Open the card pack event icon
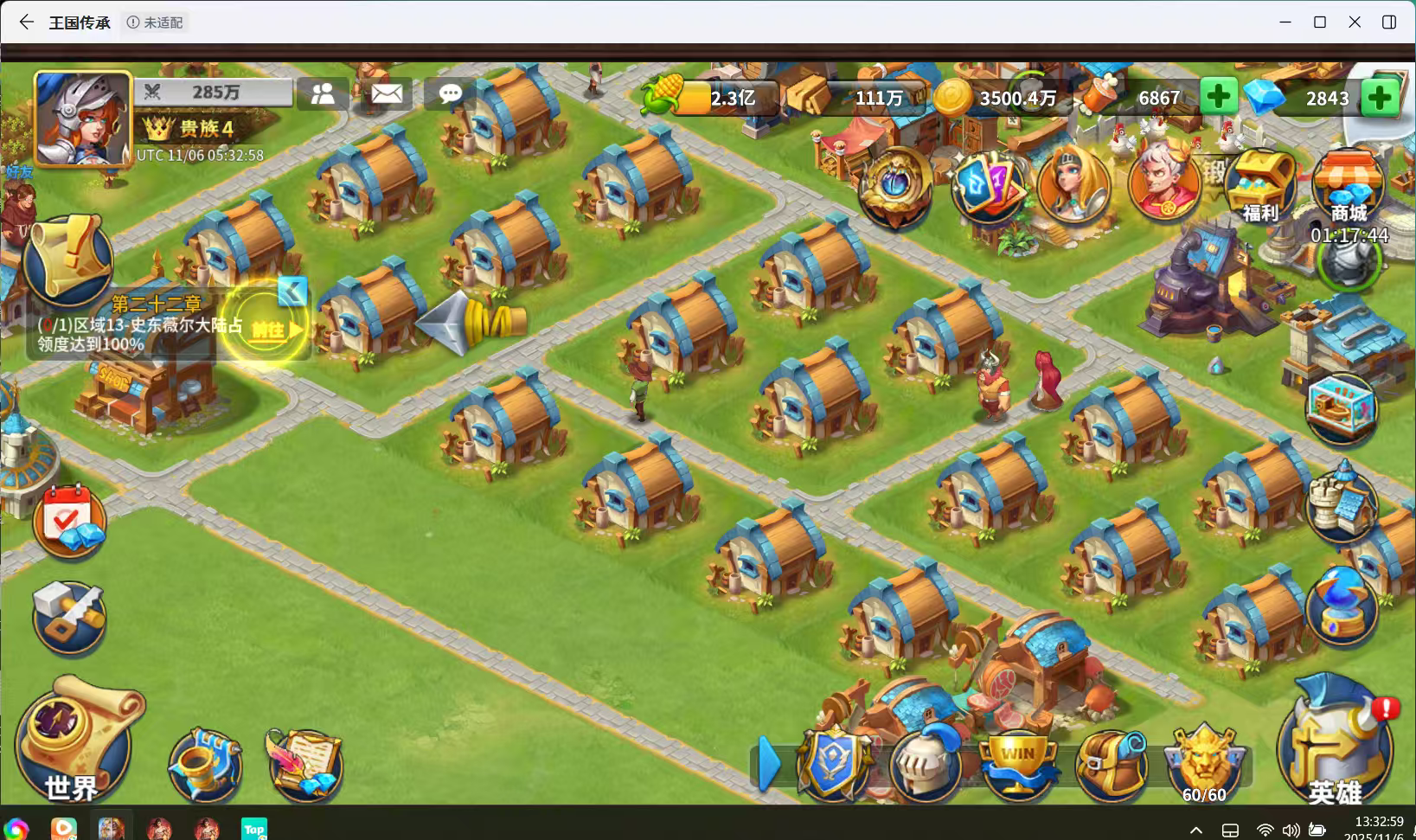1416x840 pixels. 989,186
